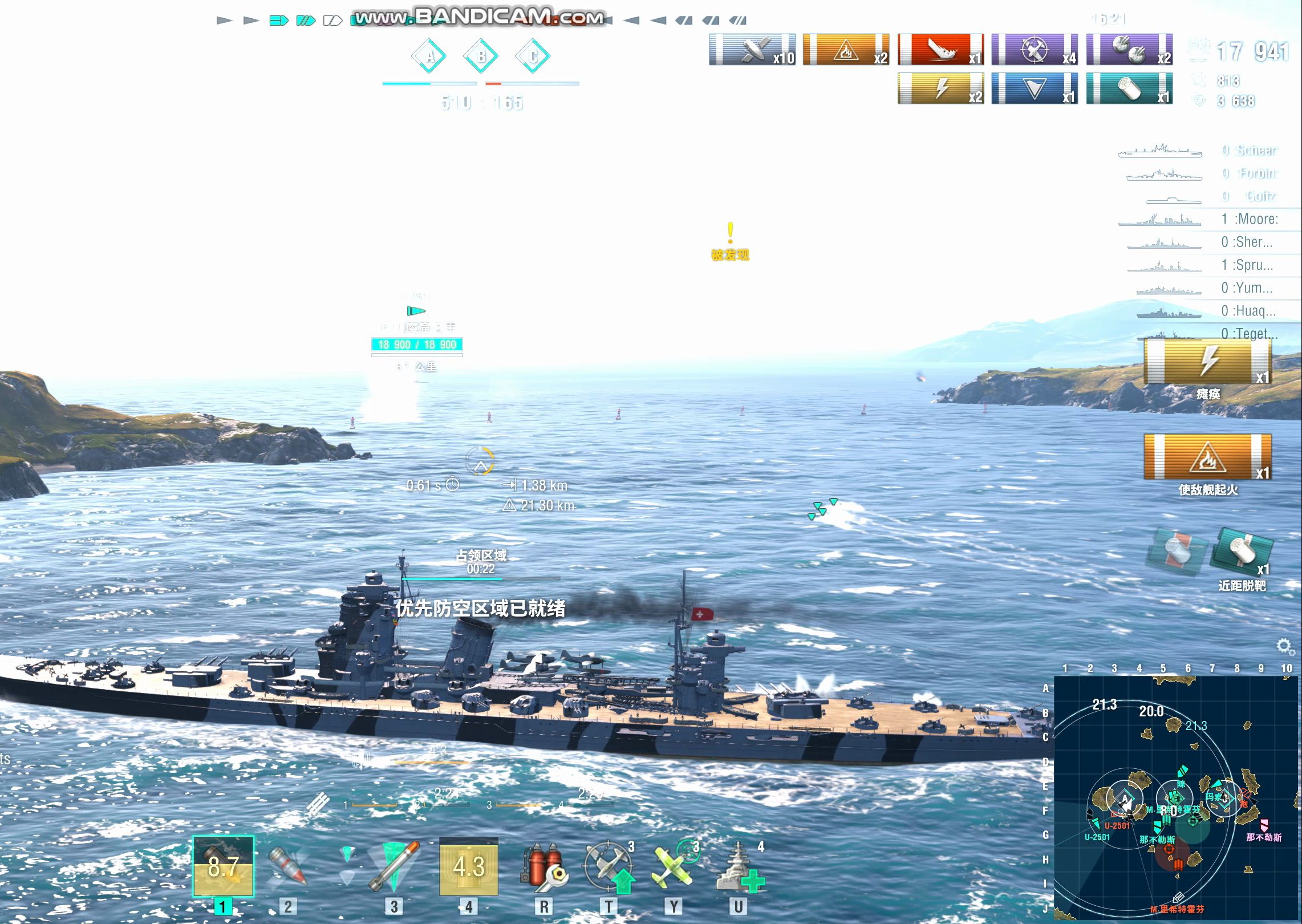Image resolution: width=1302 pixels, height=924 pixels.
Task: Click the red torpedo hit ribbon
Action: [x=940, y=49]
